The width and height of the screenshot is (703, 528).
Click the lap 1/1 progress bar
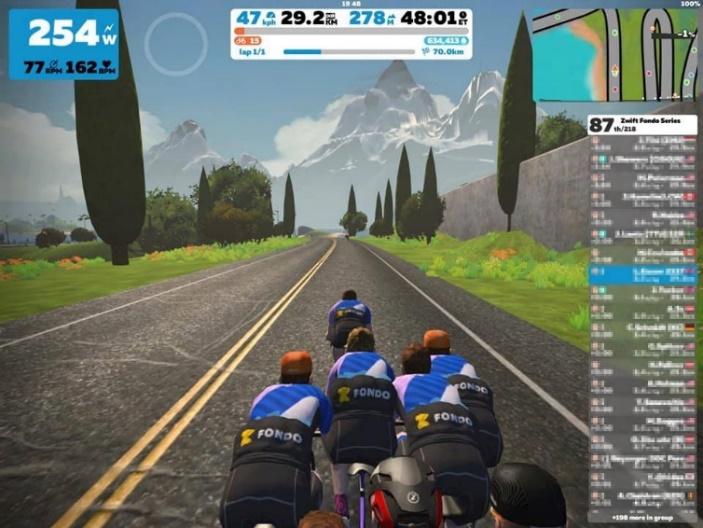click(x=348, y=51)
